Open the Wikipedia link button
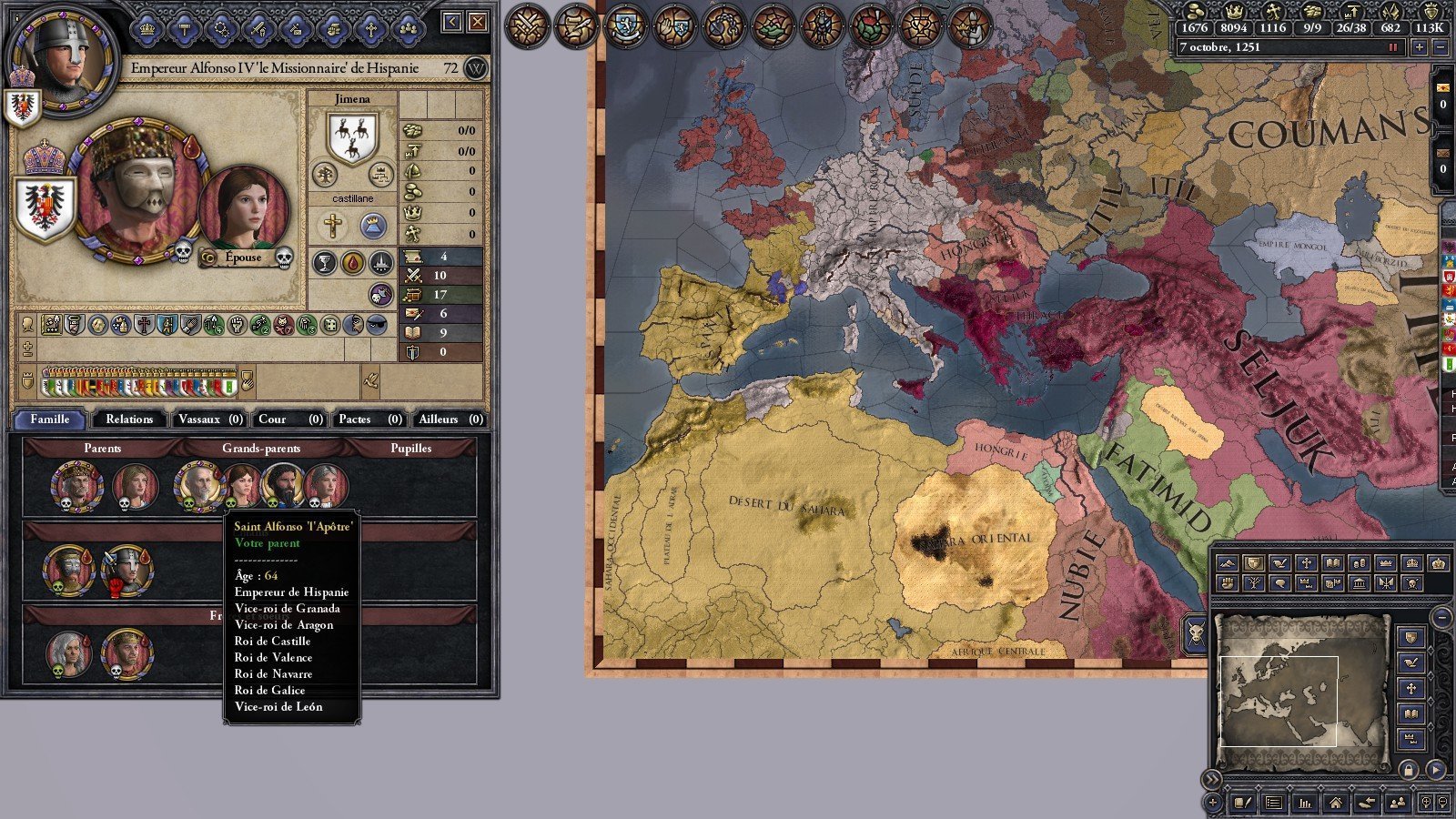The image size is (1456, 819). [476, 68]
